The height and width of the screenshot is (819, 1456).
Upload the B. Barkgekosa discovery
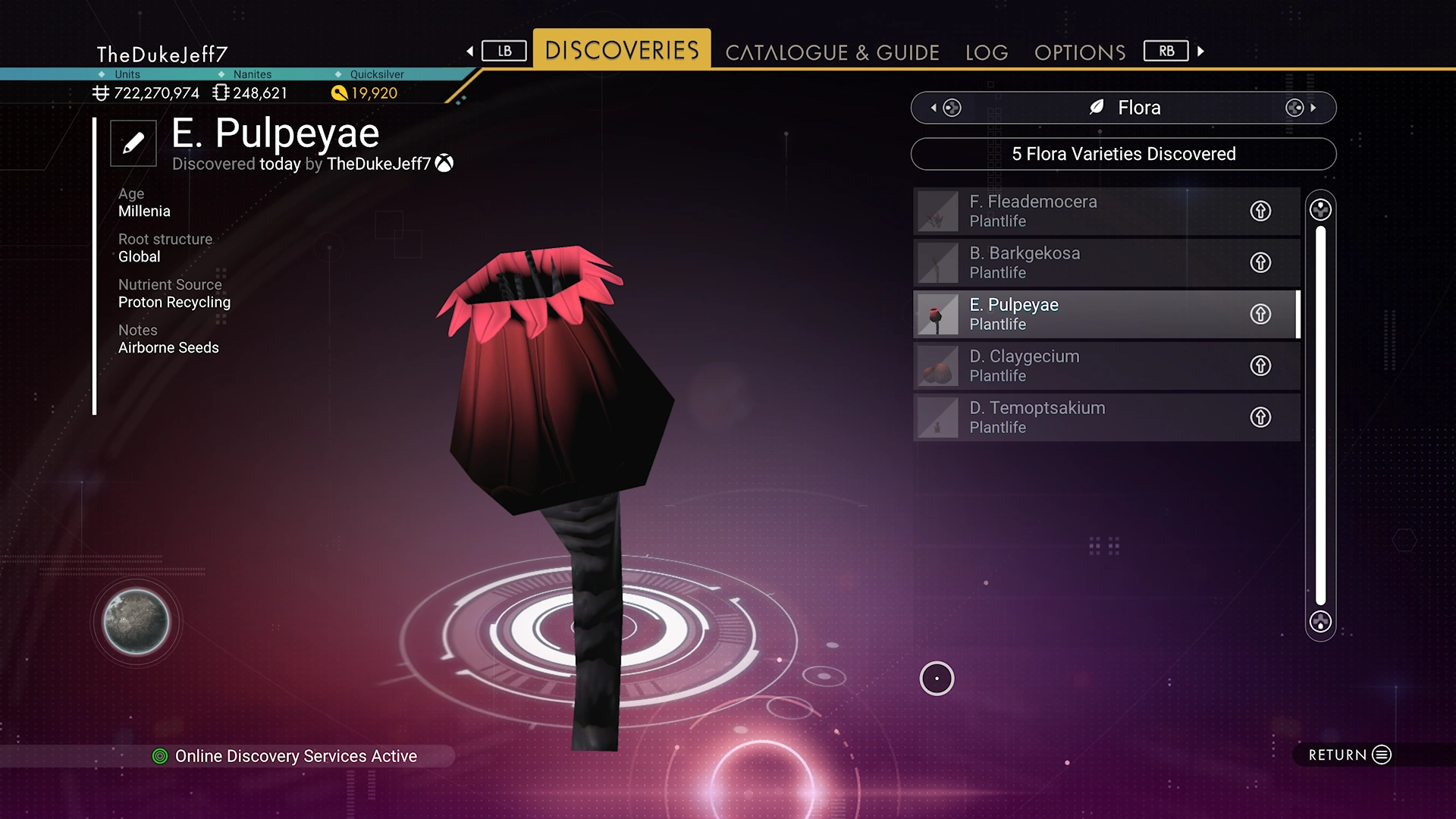point(1260,262)
